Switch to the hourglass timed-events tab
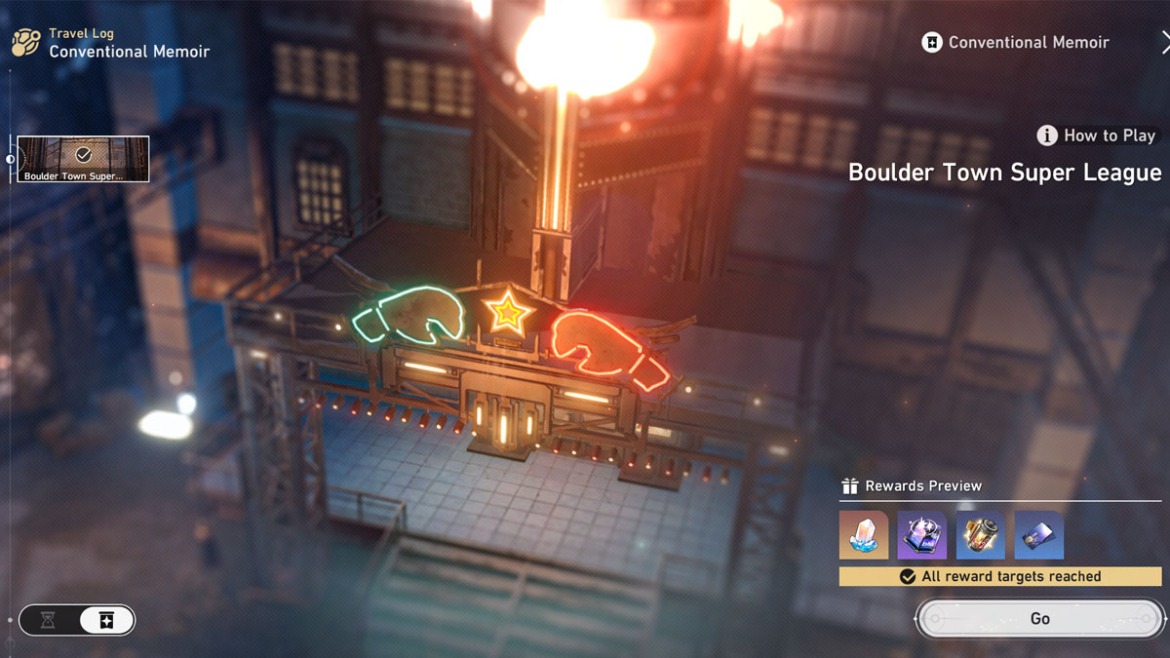The width and height of the screenshot is (1170, 658). click(x=48, y=620)
